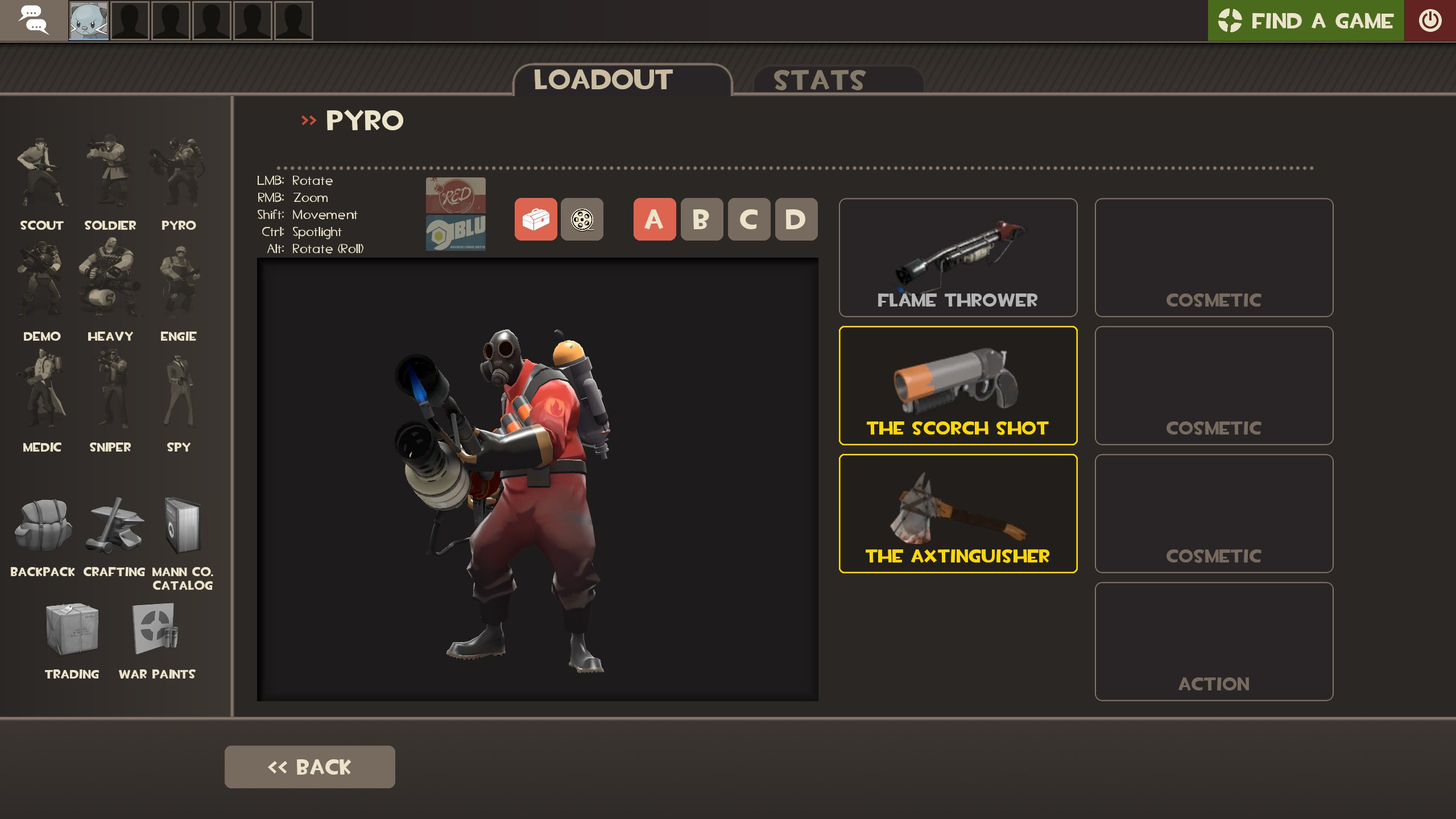Switch to loadout preset B
This screenshot has width=1456, height=819.
pos(701,220)
